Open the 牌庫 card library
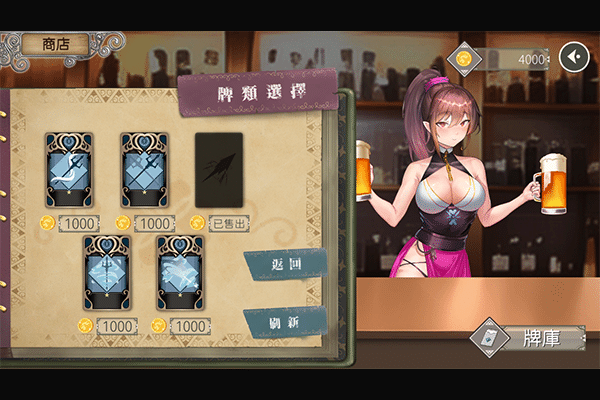 529,338
